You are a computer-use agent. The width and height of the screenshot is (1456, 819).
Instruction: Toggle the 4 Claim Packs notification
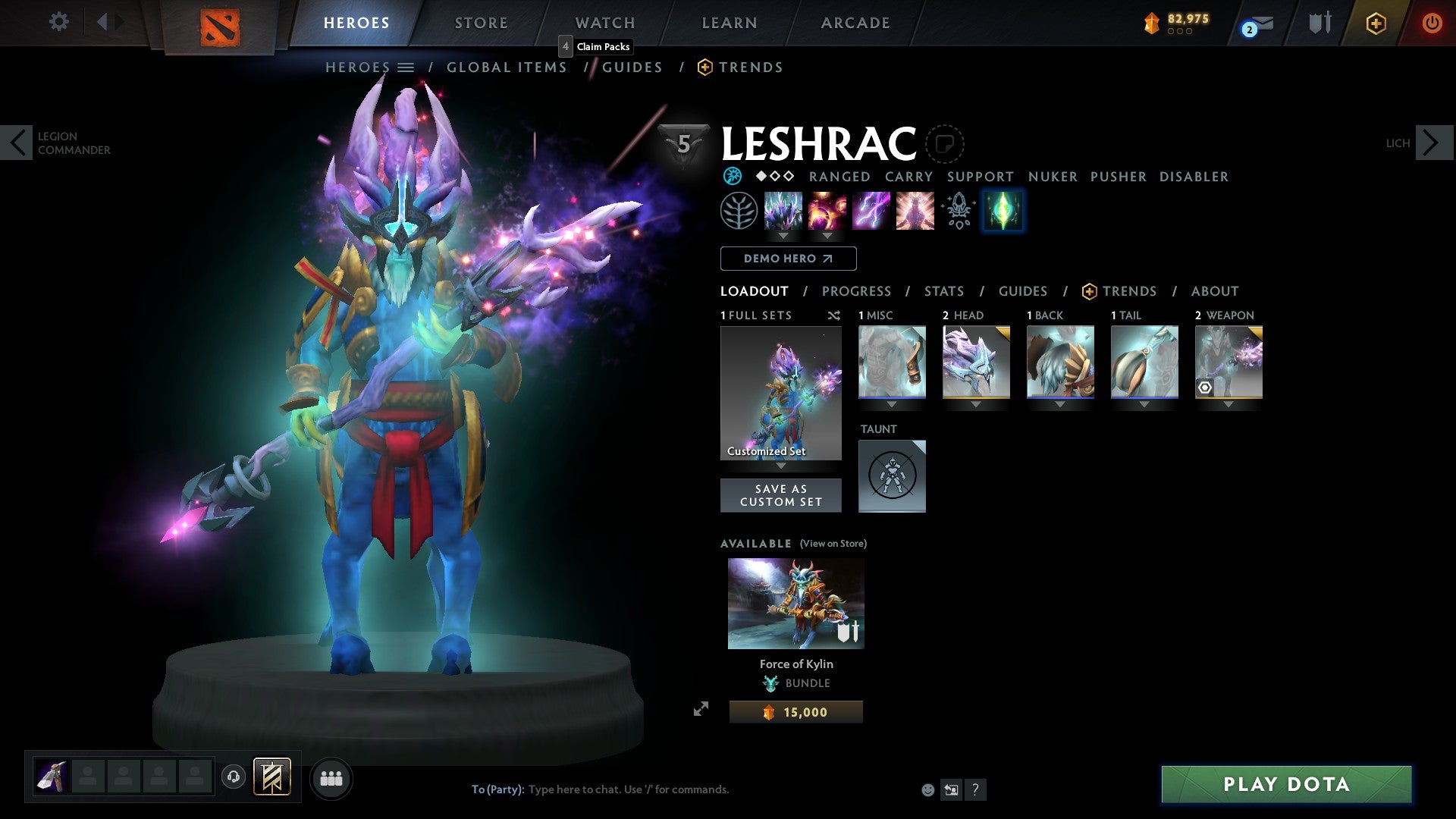pyautogui.click(x=596, y=46)
